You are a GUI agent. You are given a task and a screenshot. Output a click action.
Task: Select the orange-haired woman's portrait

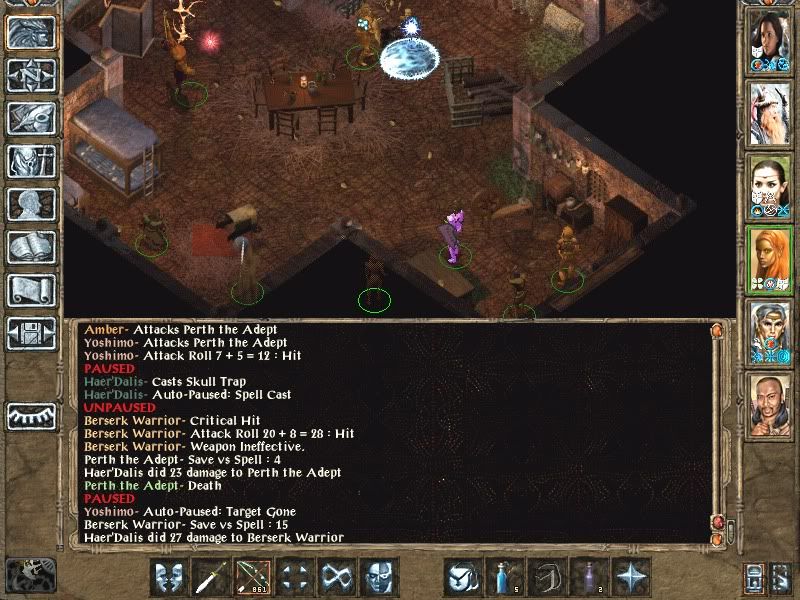pos(769,259)
